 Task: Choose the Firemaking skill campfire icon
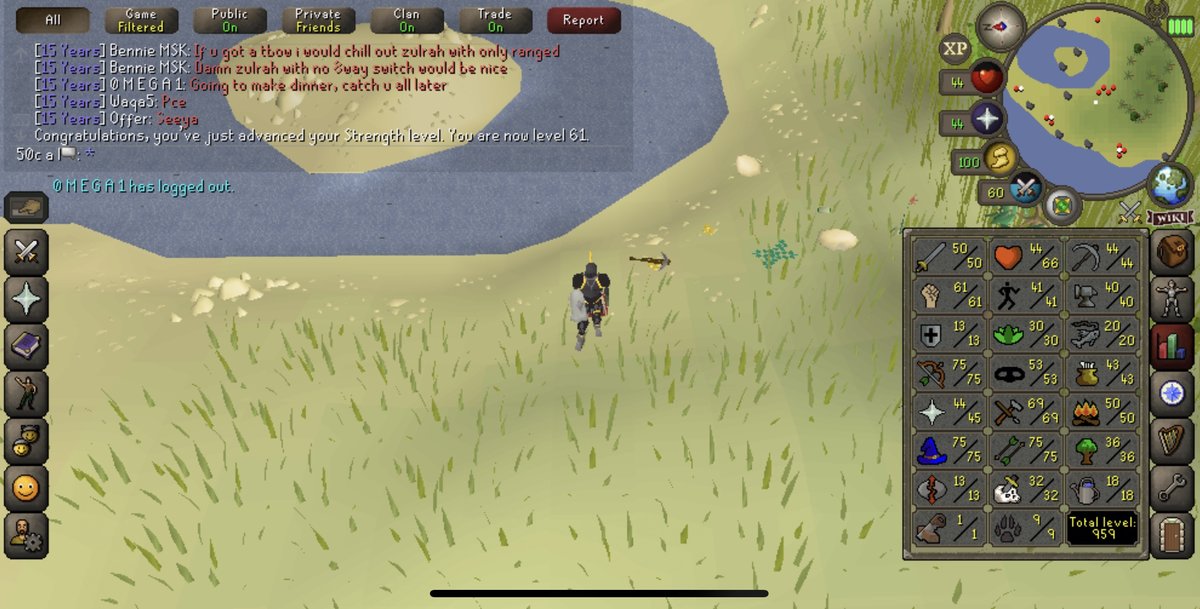[1100, 409]
